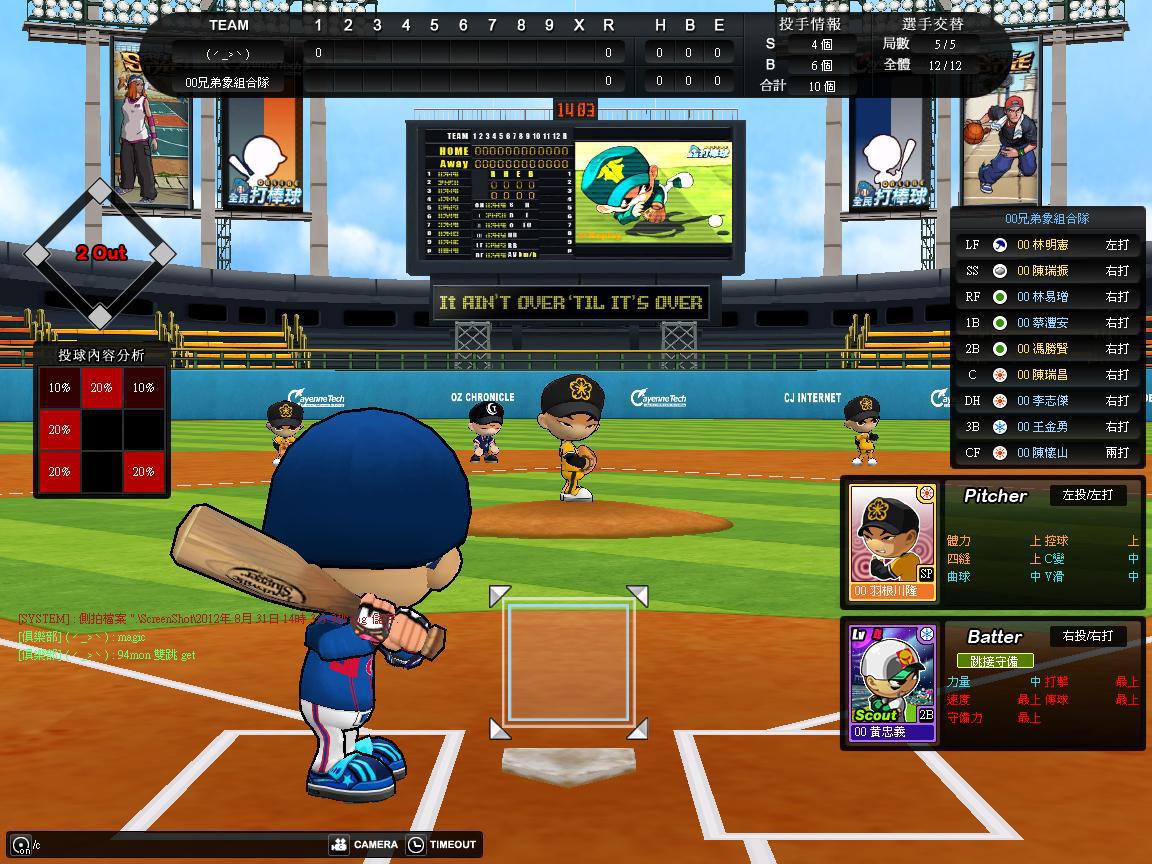Click the 投球內容分析 pitch zone grid
Image resolution: width=1152 pixels, height=864 pixels.
[101, 430]
